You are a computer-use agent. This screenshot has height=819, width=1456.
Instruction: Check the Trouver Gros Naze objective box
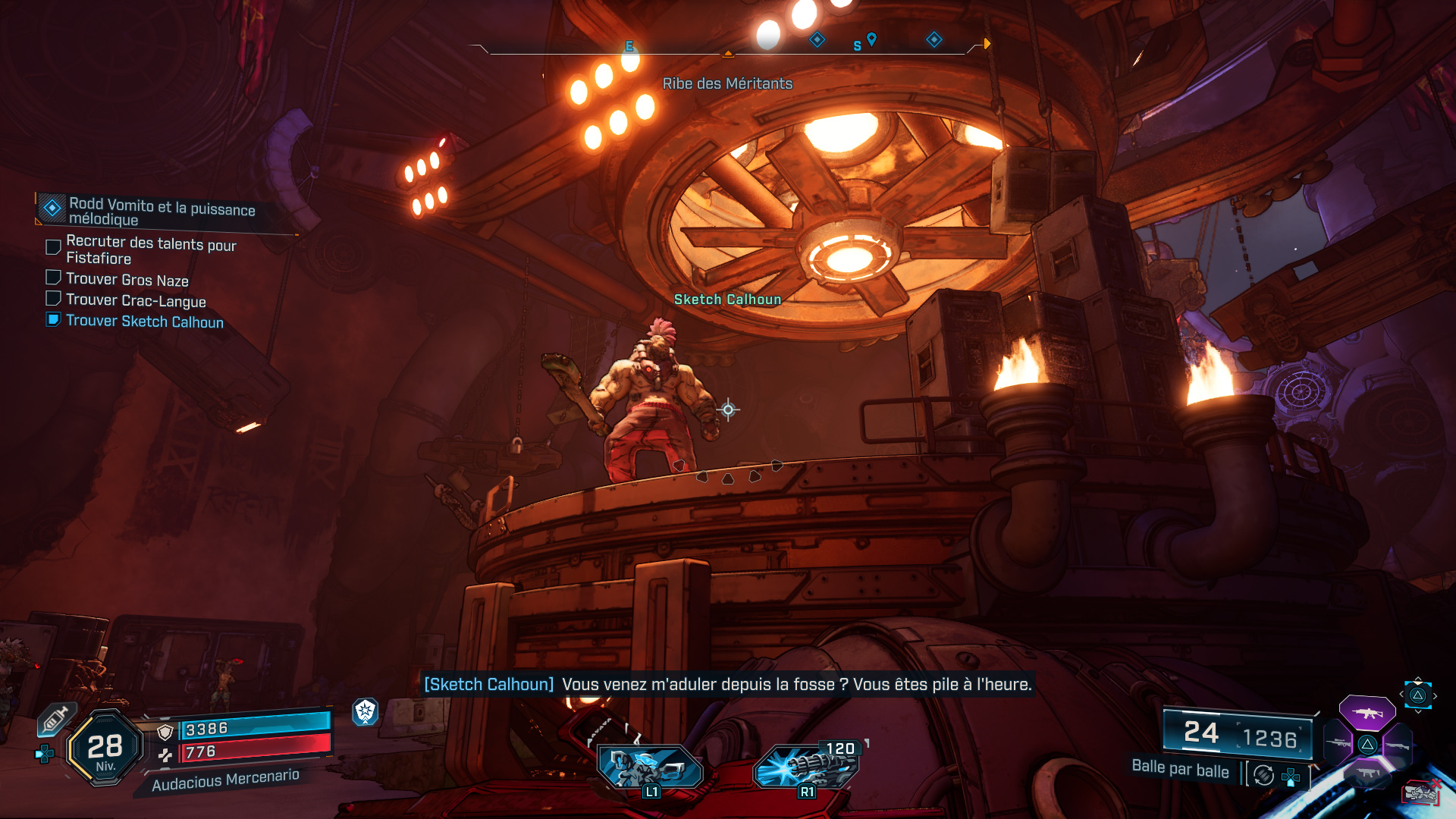tap(52, 278)
